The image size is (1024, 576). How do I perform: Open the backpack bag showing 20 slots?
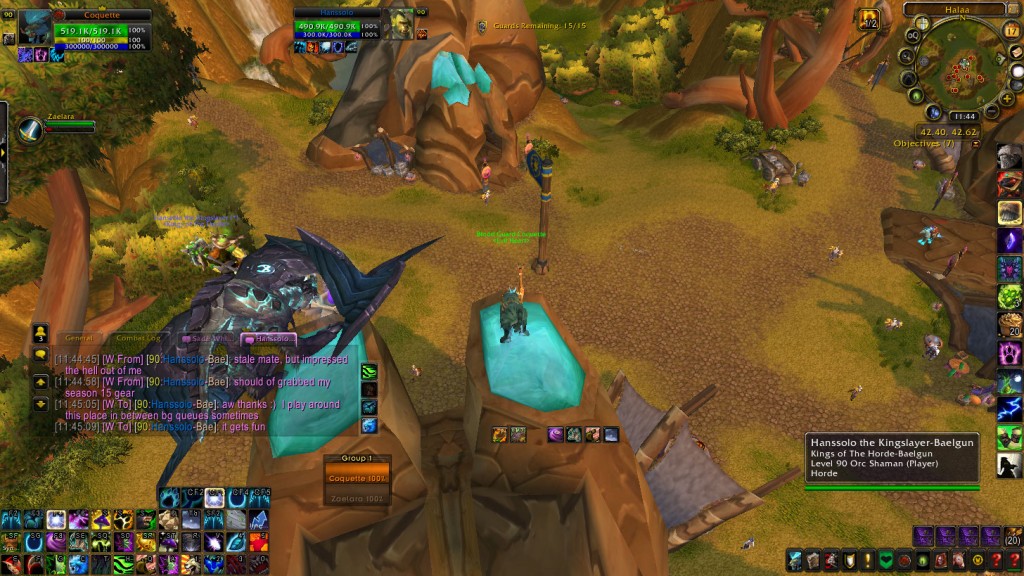click(x=1011, y=537)
